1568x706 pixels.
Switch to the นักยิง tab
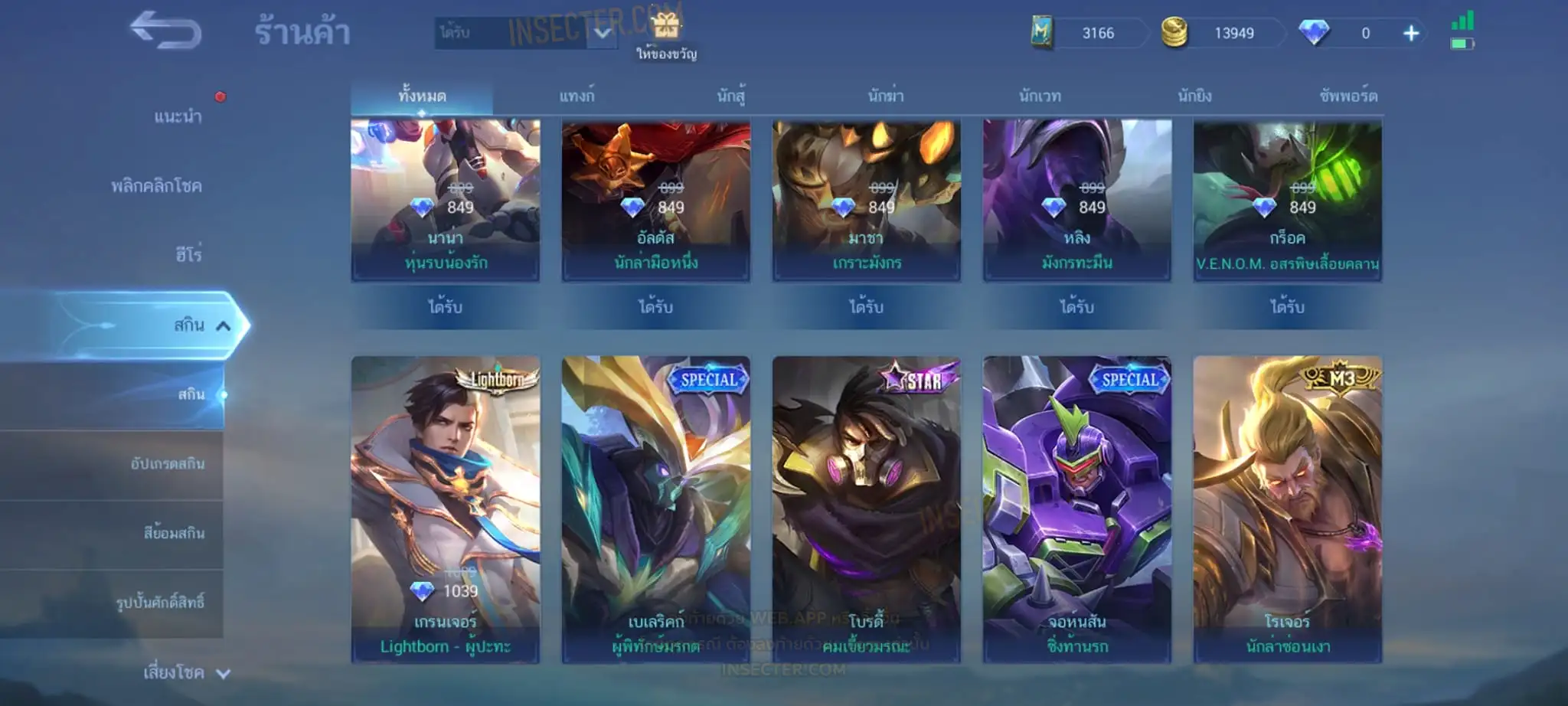click(1194, 96)
